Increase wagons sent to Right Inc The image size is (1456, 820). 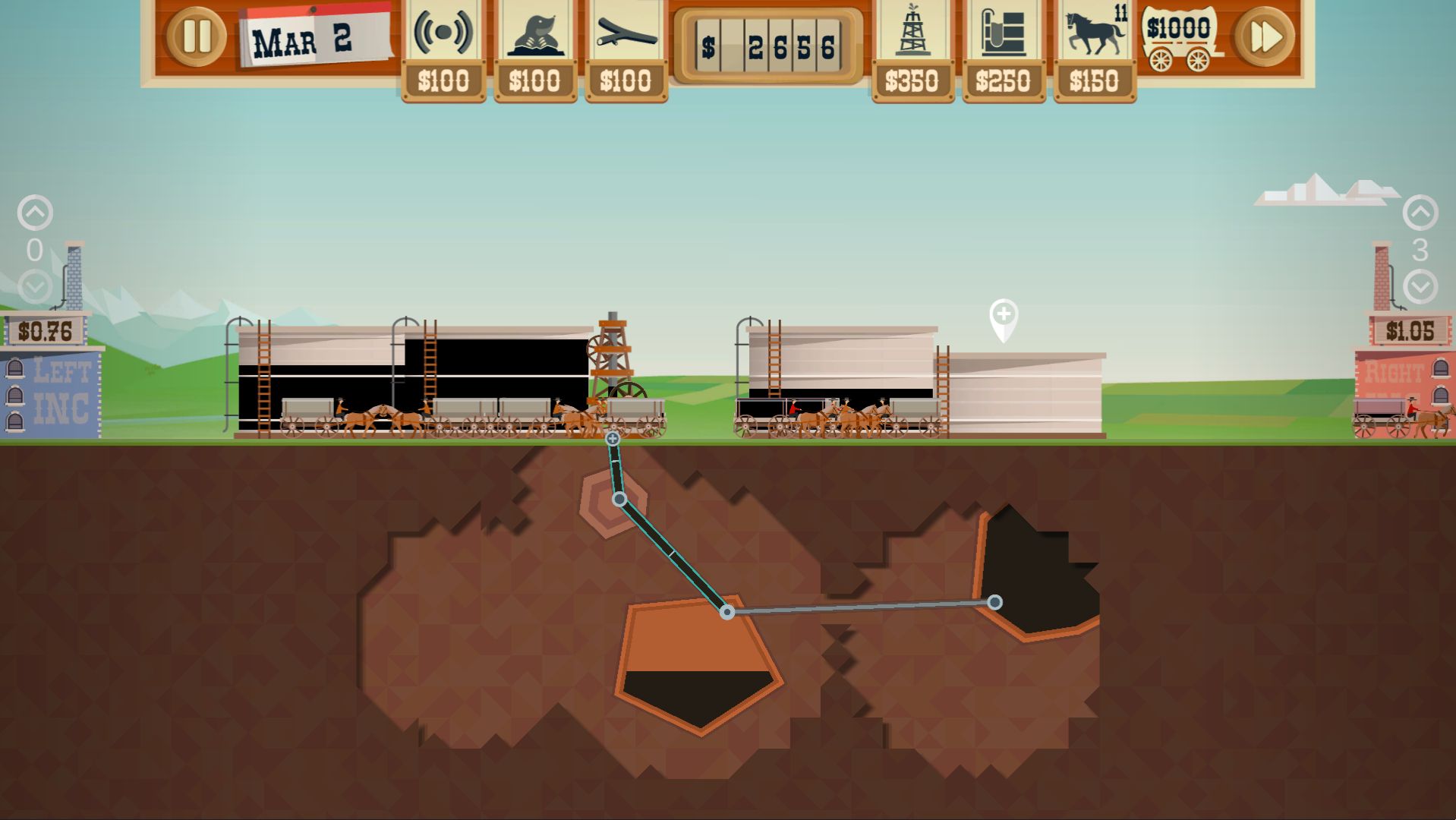(1420, 213)
